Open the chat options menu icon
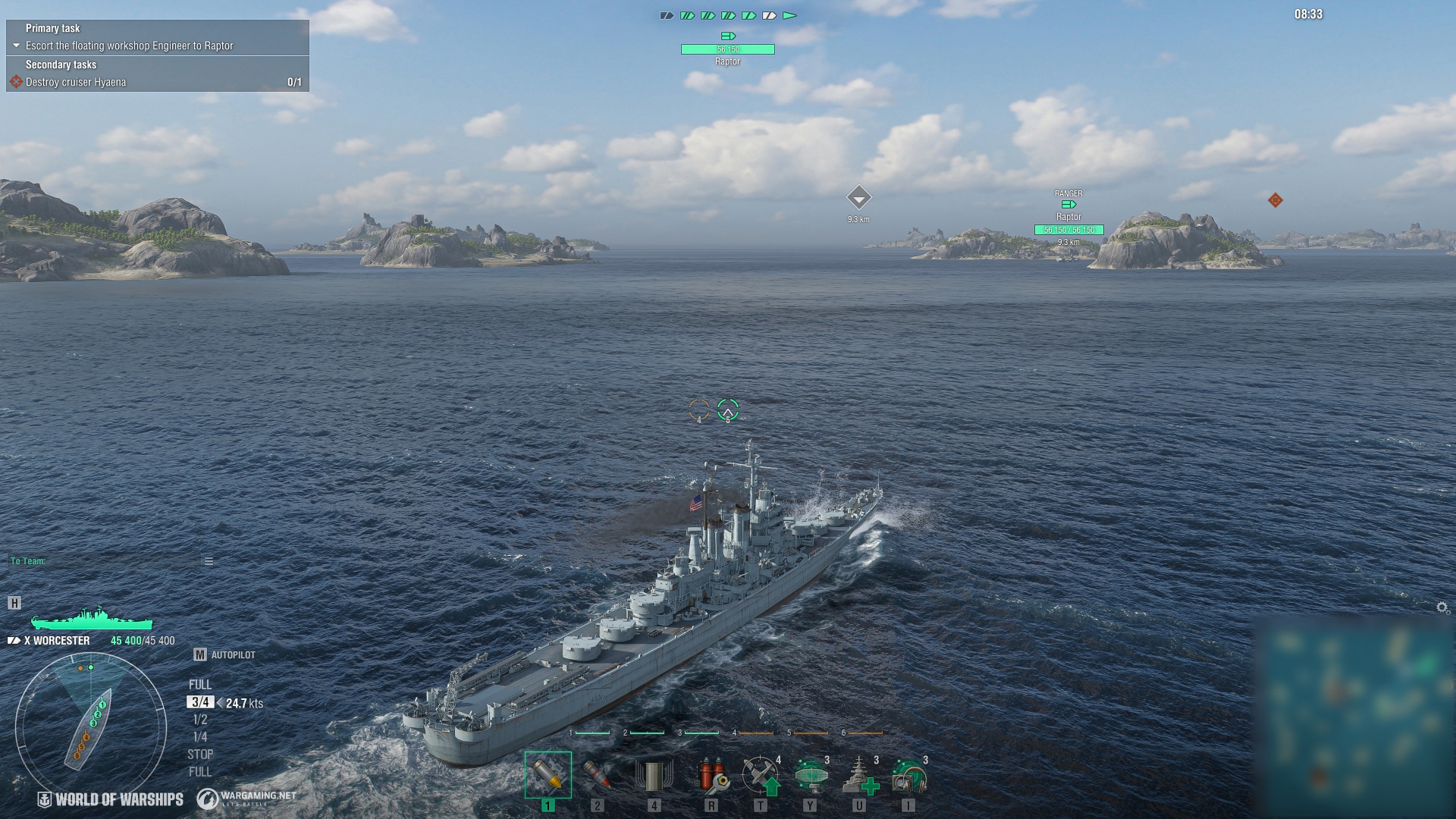The image size is (1456, 819). [x=209, y=561]
